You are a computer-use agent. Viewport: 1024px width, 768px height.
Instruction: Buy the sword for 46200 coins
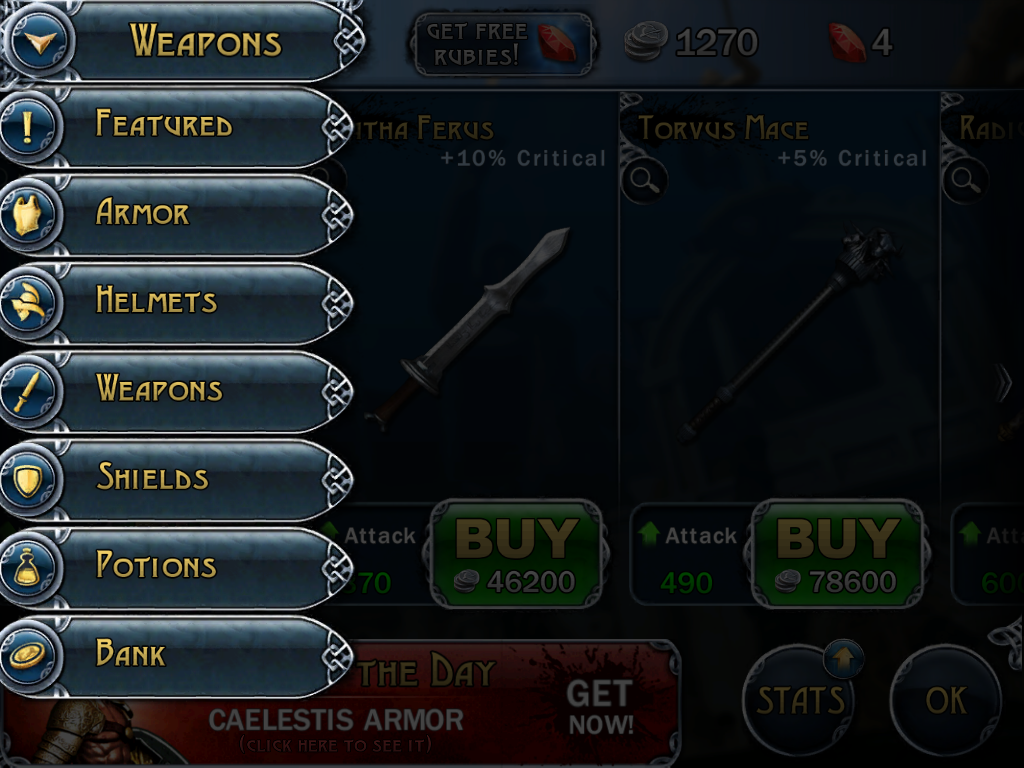pos(516,553)
